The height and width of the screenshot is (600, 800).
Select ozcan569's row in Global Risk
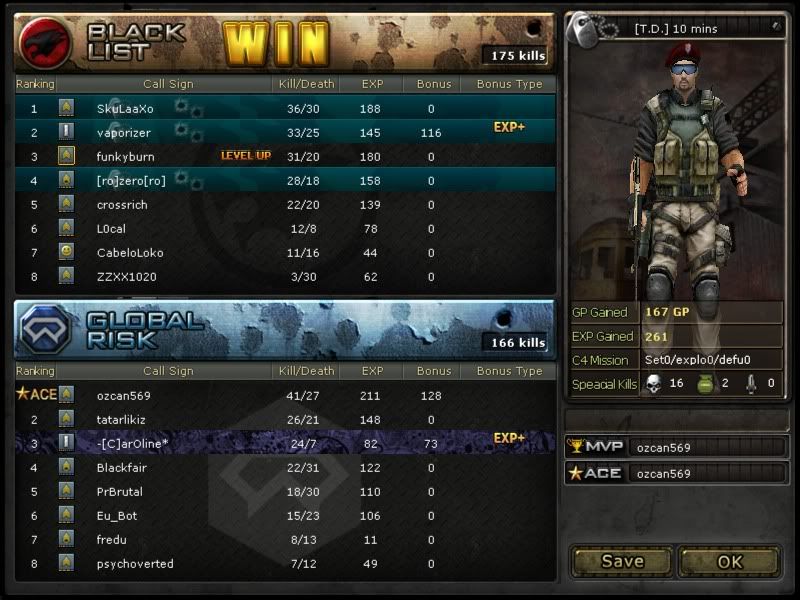(285, 395)
